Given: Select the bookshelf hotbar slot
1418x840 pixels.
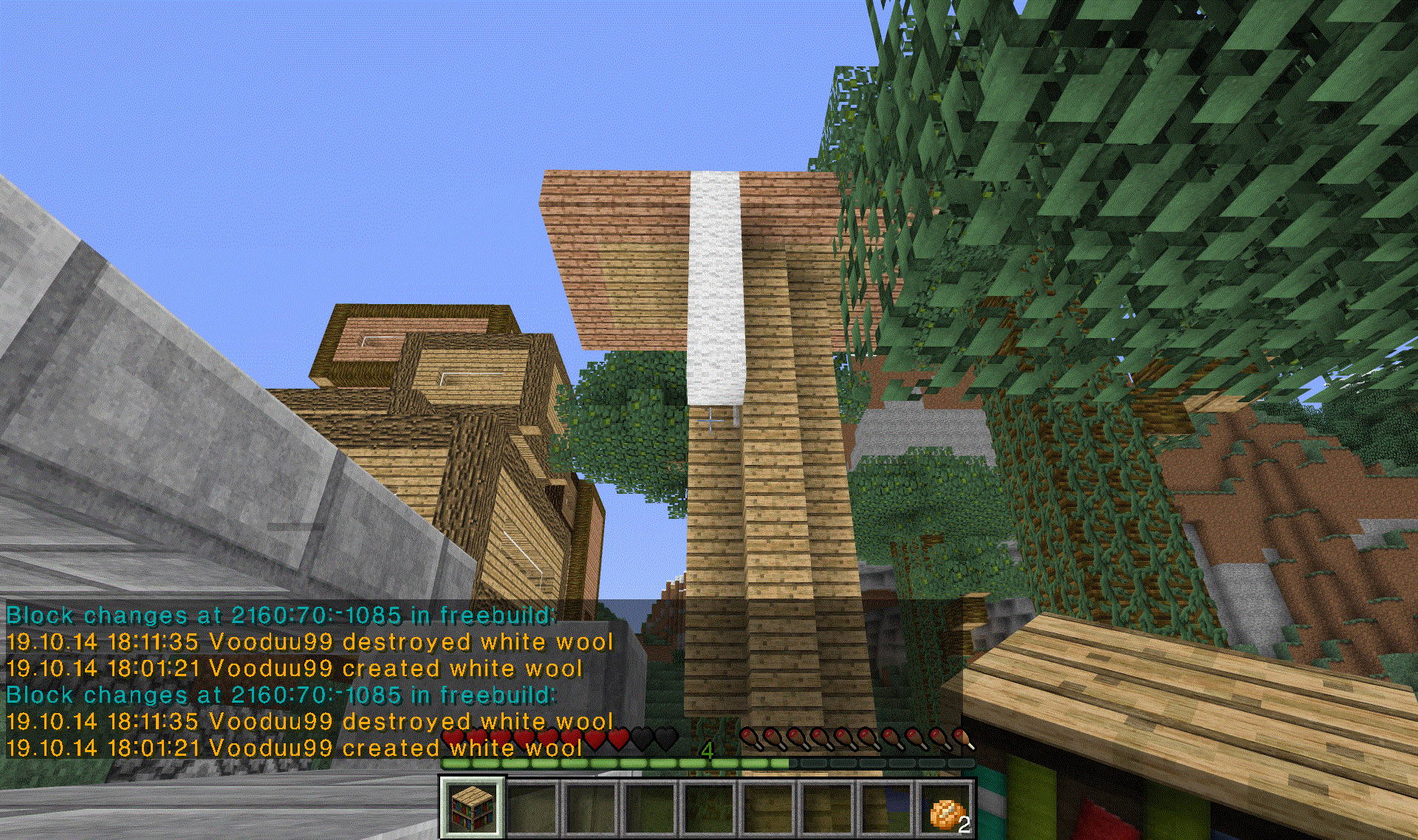Looking at the screenshot, I should [x=473, y=808].
